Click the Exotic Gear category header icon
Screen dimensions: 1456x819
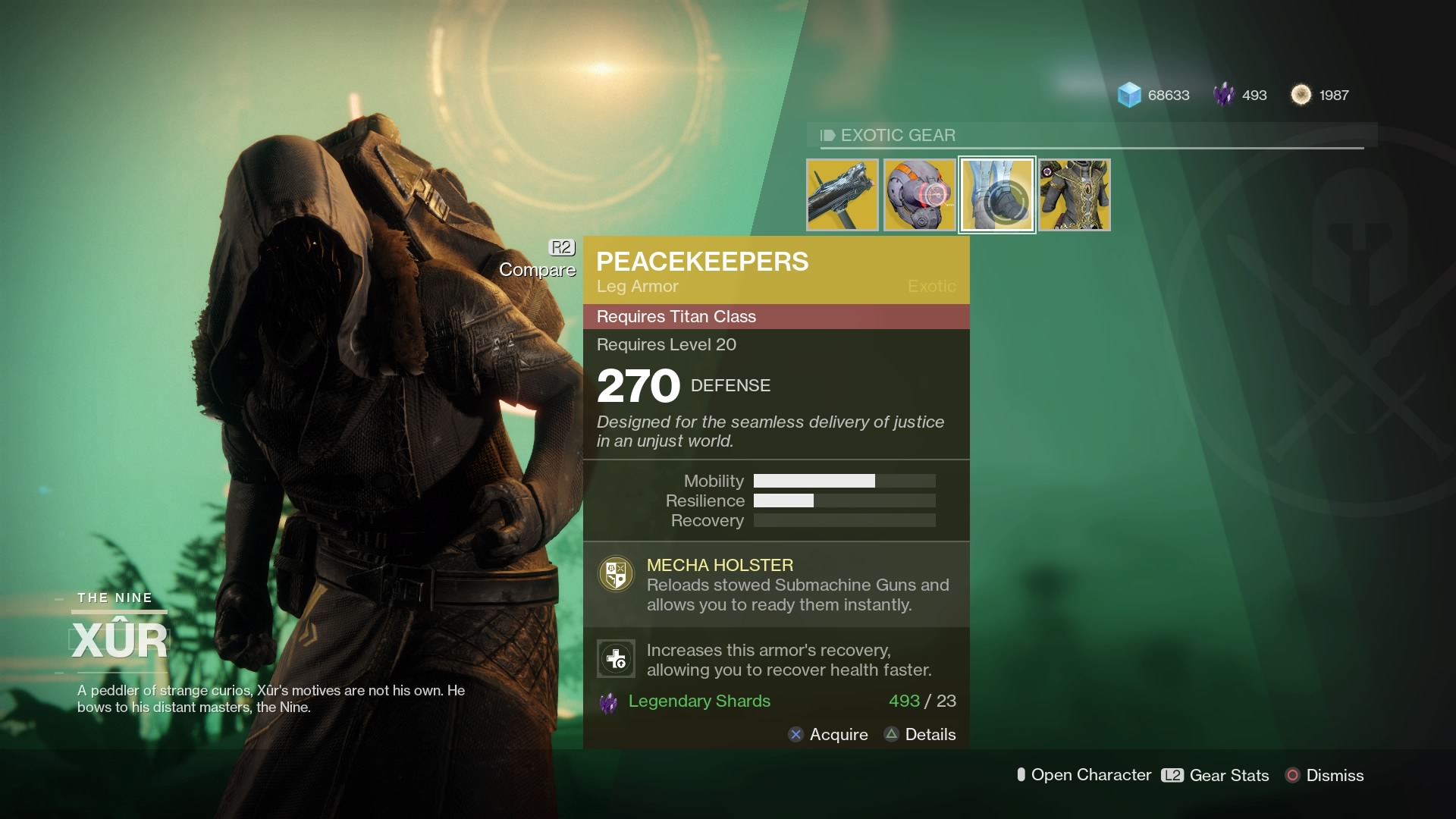pyautogui.click(x=827, y=135)
